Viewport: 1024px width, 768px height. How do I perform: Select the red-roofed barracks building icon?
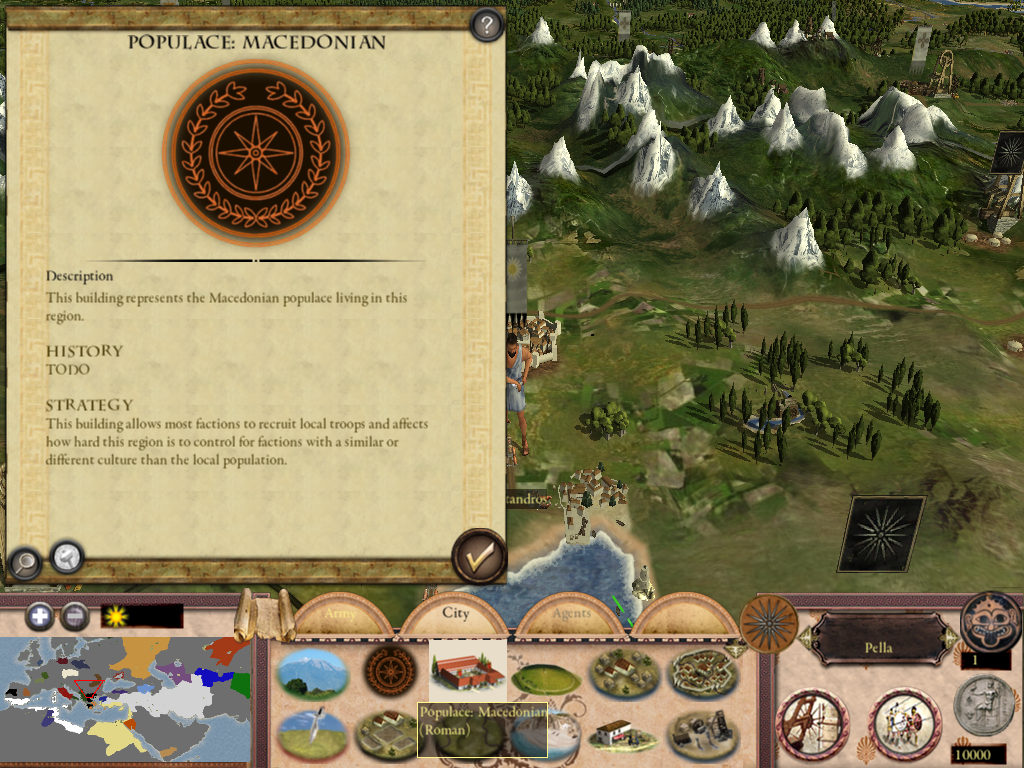pos(467,671)
